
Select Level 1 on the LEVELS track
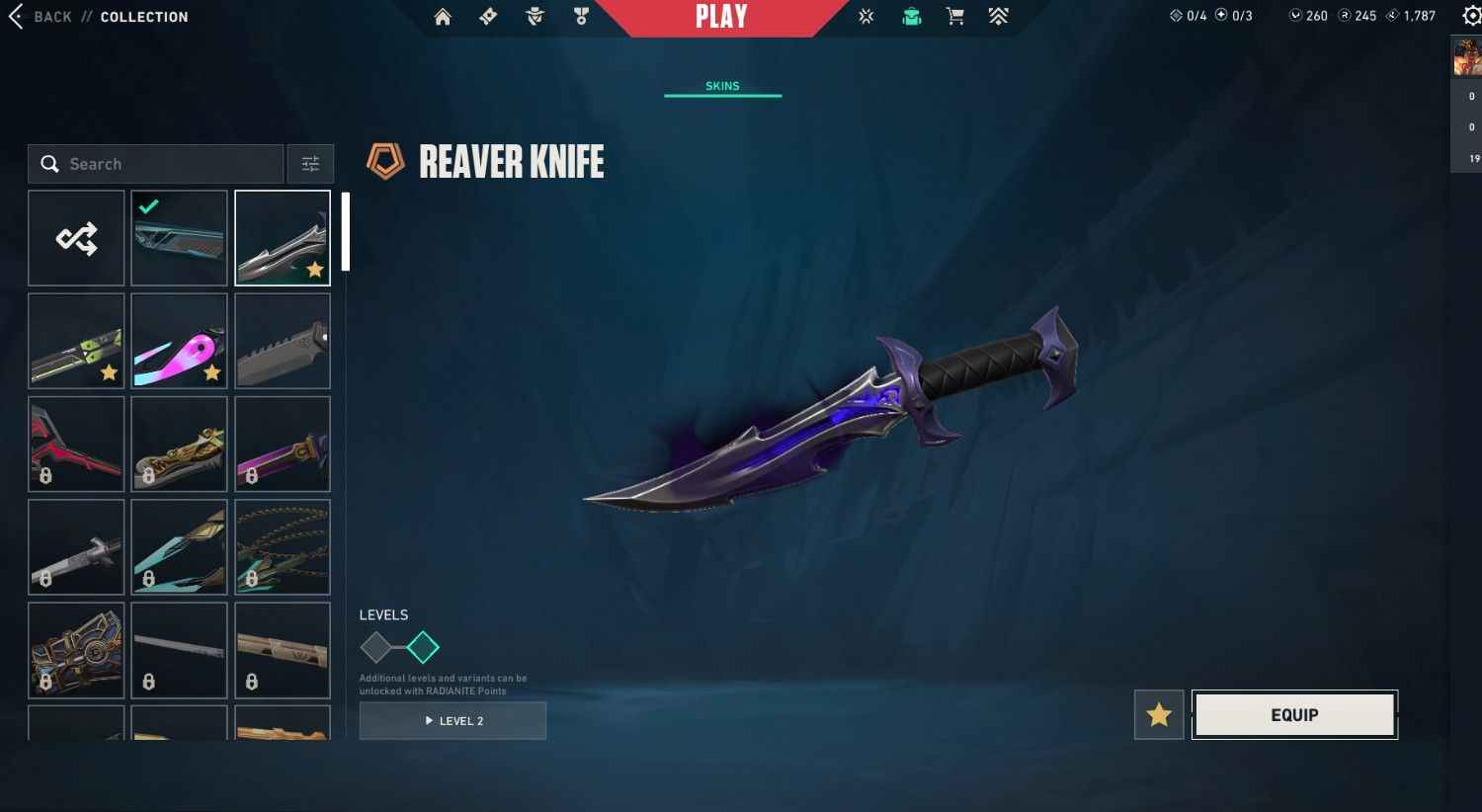click(x=378, y=647)
